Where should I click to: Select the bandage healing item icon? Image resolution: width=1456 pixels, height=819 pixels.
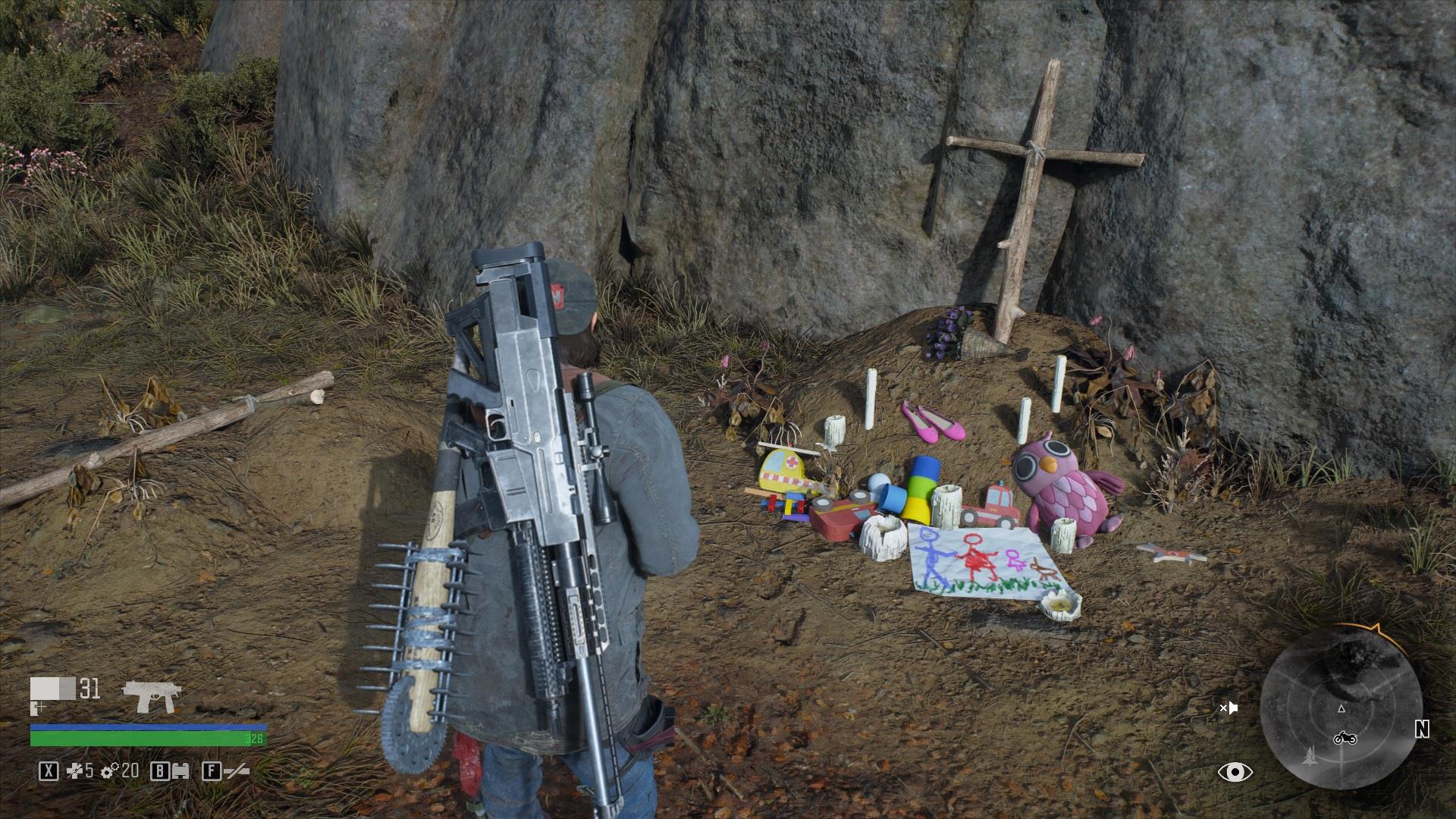(76, 771)
